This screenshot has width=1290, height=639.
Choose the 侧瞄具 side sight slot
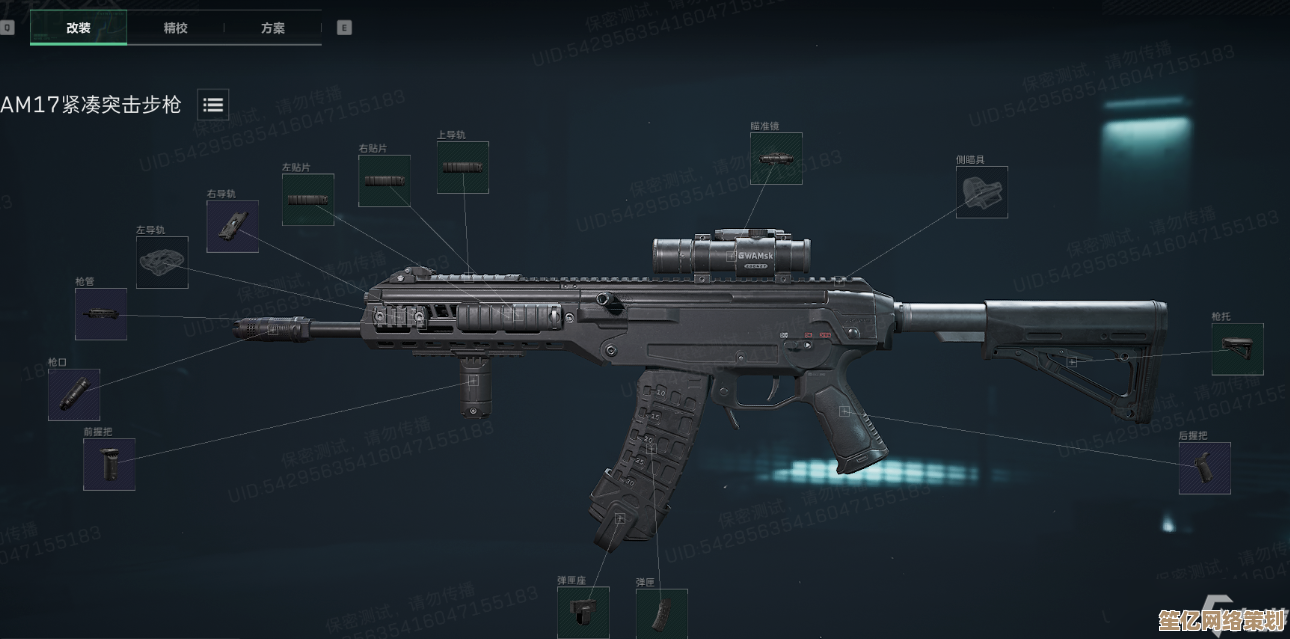click(981, 192)
